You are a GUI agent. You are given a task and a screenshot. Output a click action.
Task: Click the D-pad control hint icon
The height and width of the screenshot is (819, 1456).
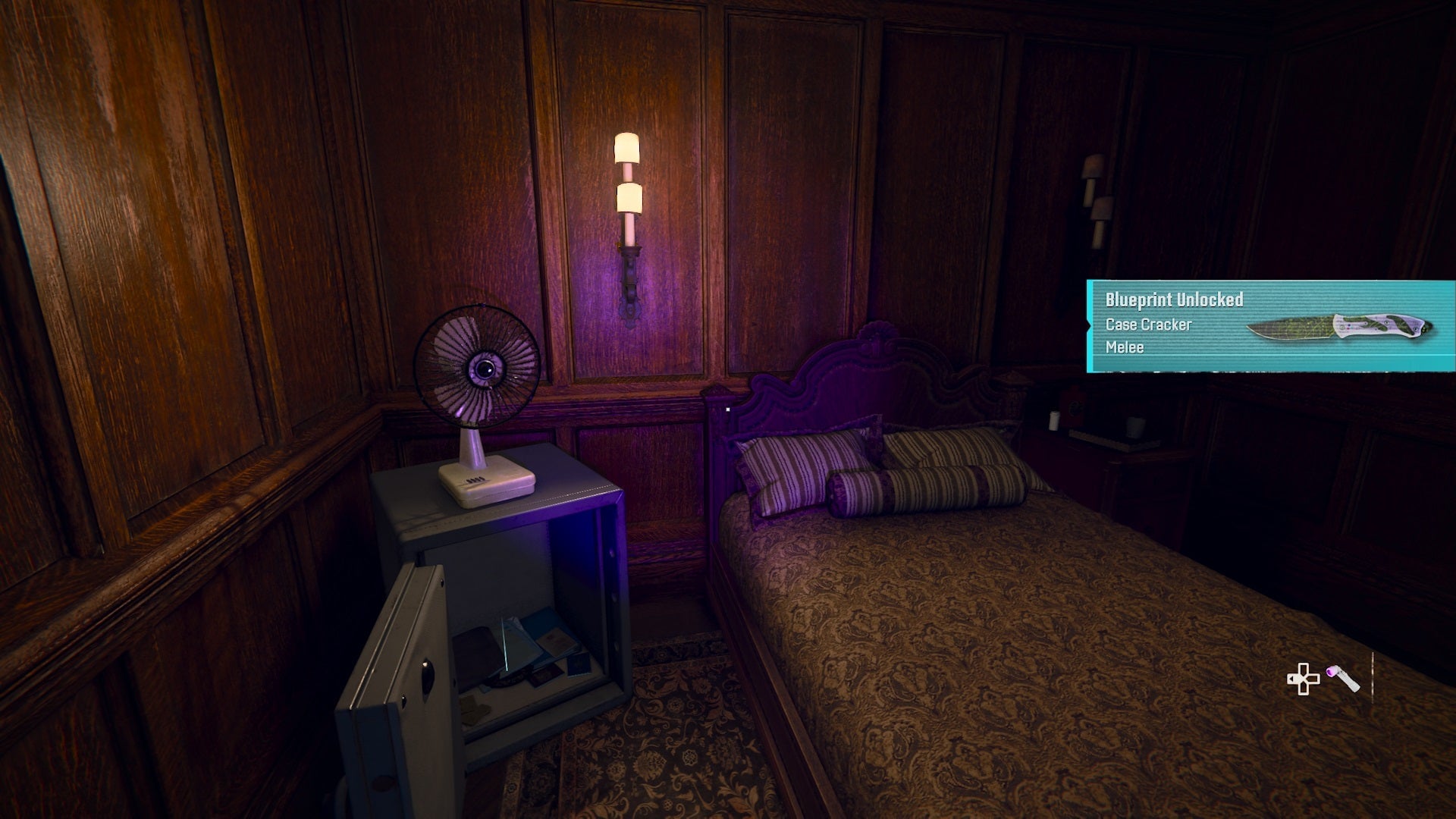[x=1303, y=678]
